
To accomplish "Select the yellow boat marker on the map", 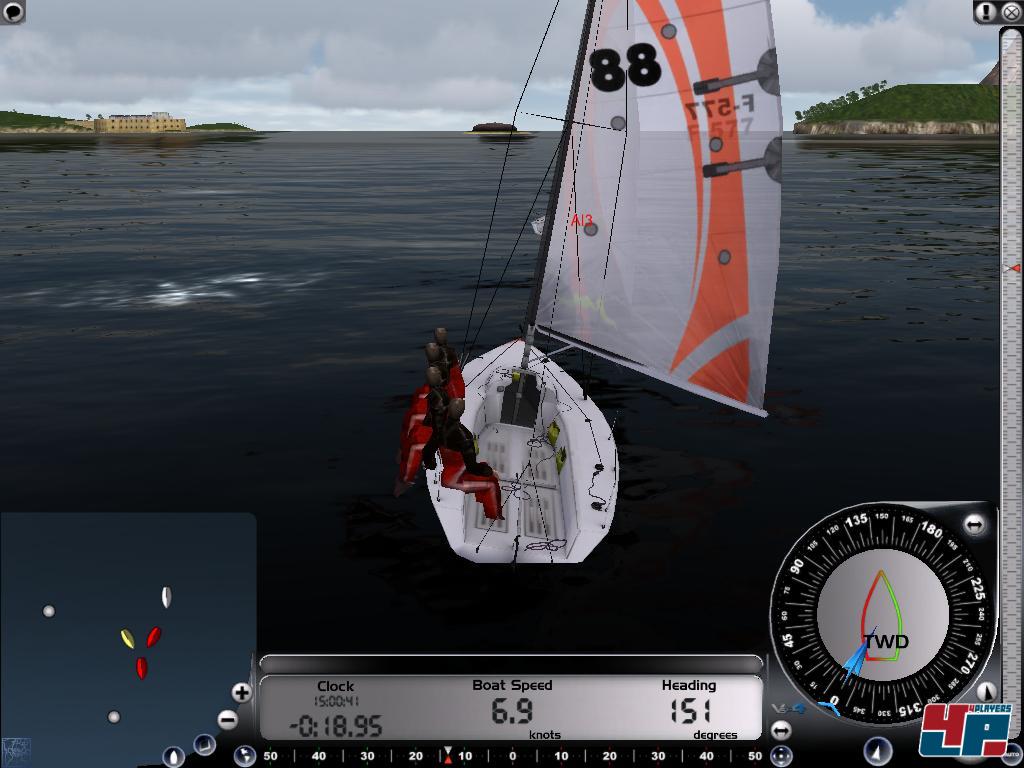I will (127, 638).
